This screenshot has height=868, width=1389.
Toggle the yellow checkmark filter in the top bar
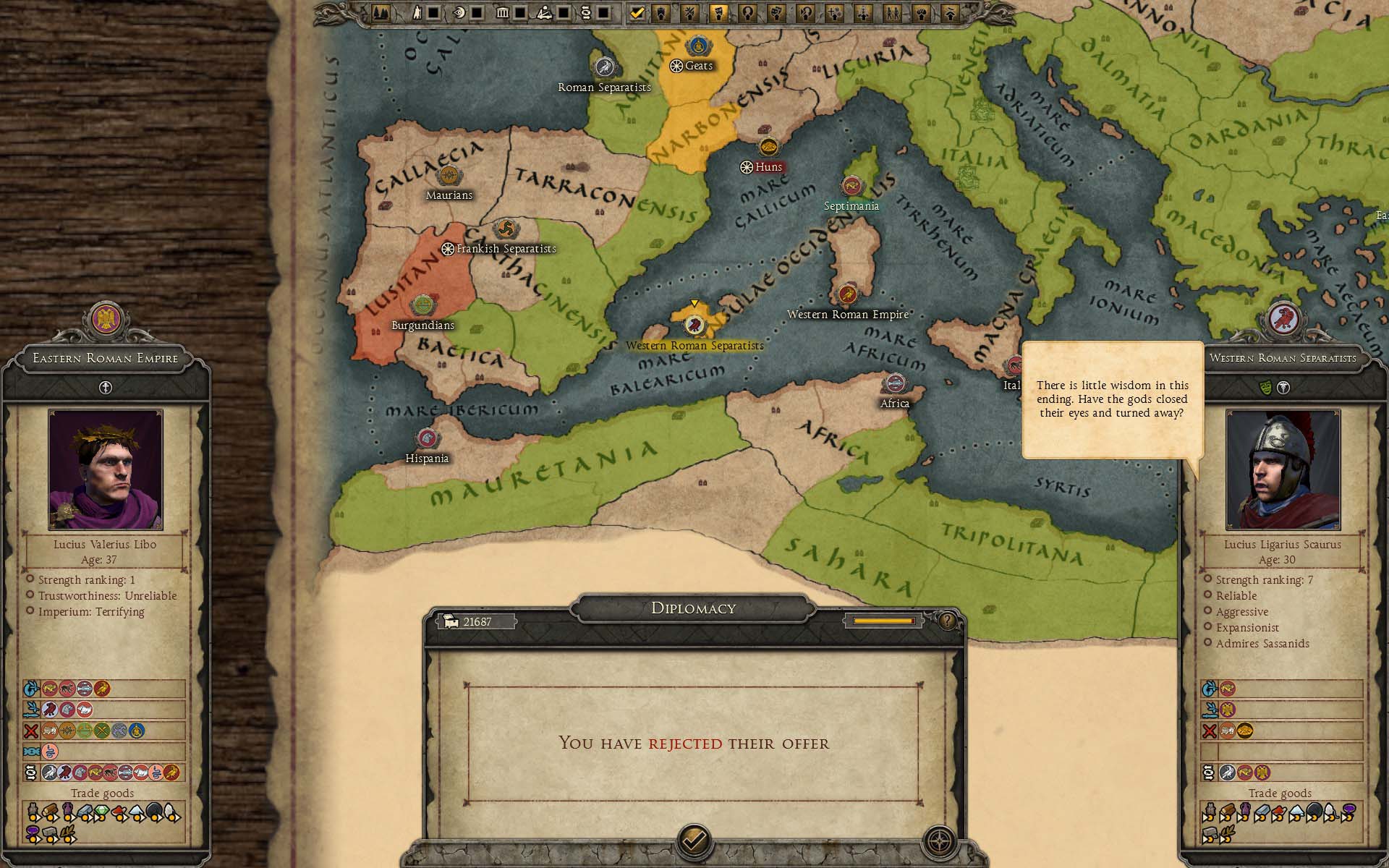click(x=637, y=12)
